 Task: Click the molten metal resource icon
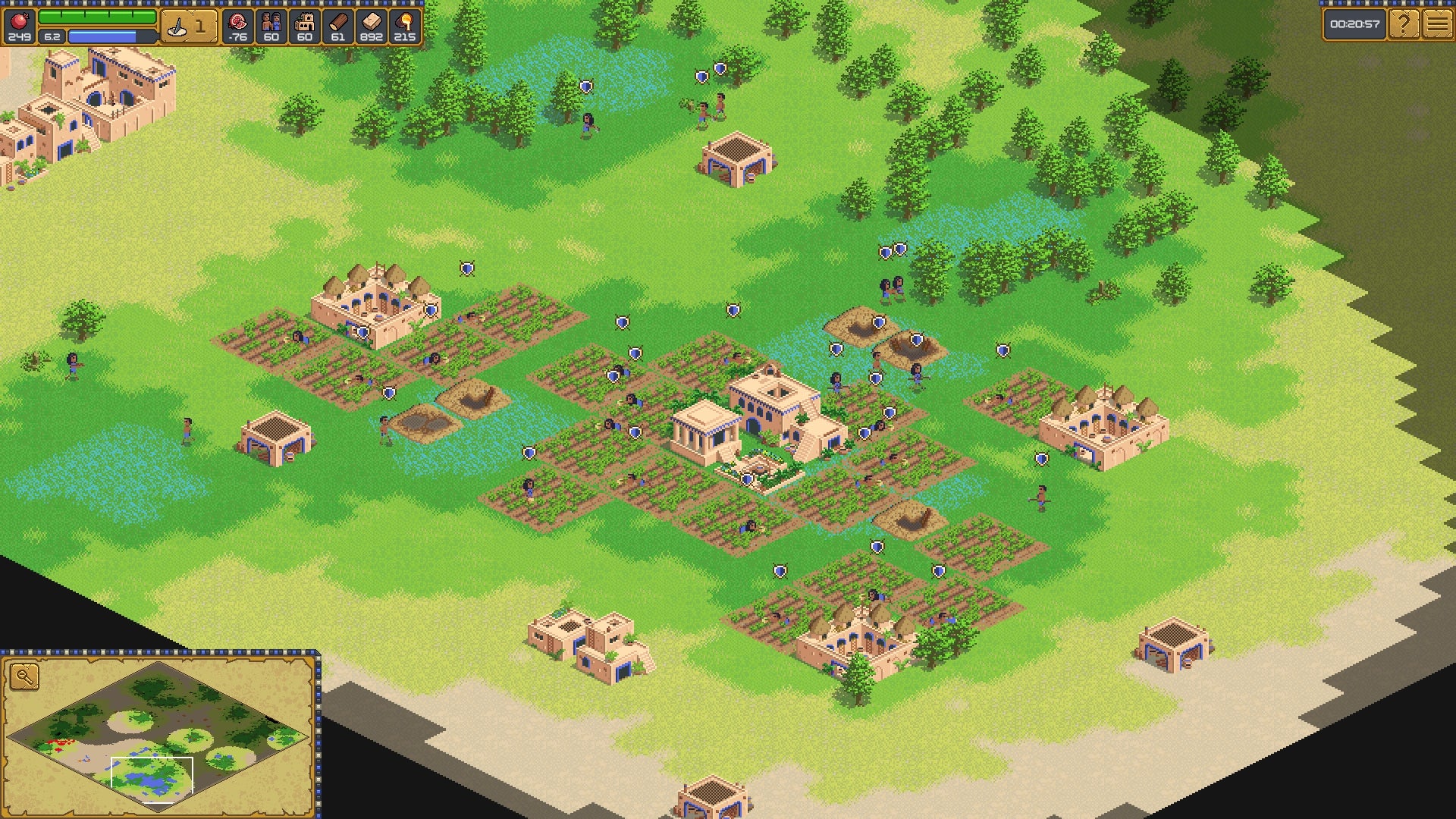(x=406, y=20)
